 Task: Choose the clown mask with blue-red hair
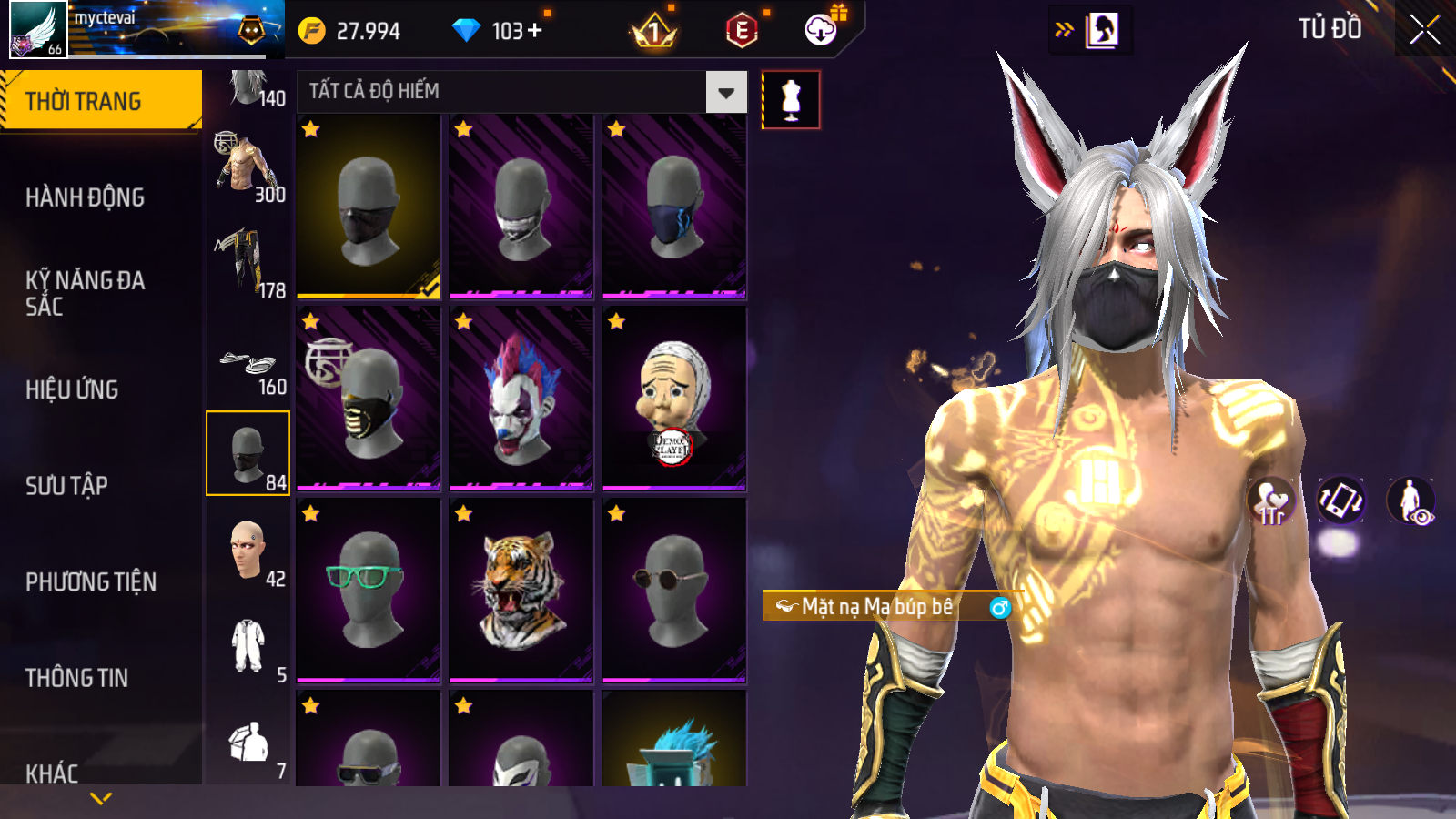point(521,399)
